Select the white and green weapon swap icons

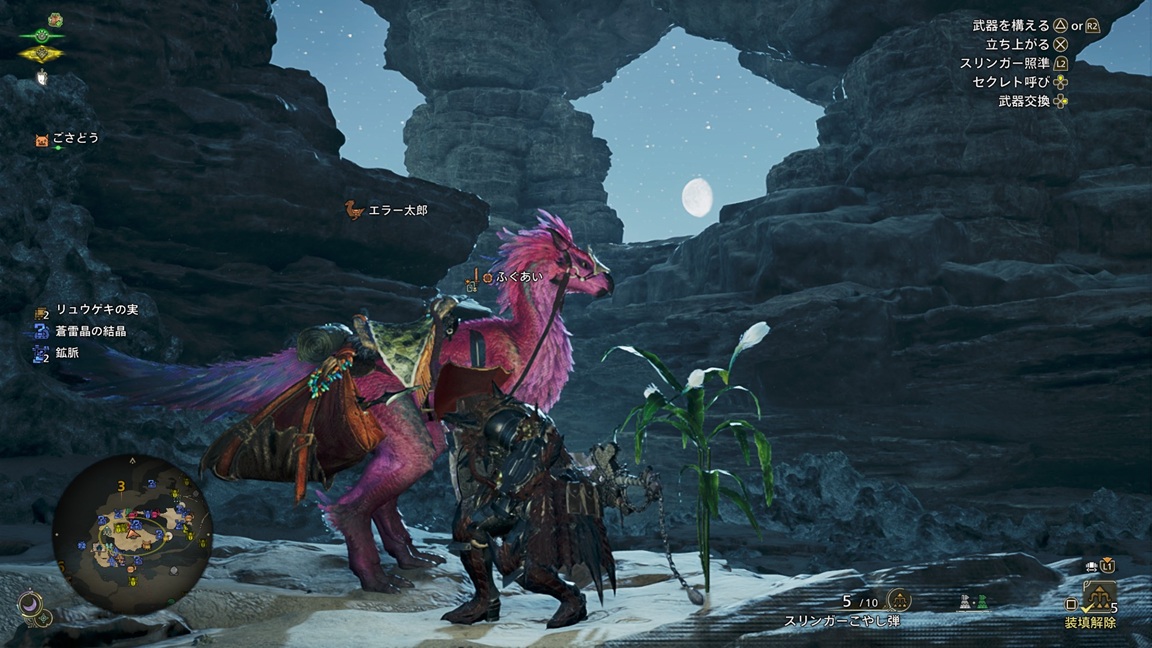pos(968,602)
